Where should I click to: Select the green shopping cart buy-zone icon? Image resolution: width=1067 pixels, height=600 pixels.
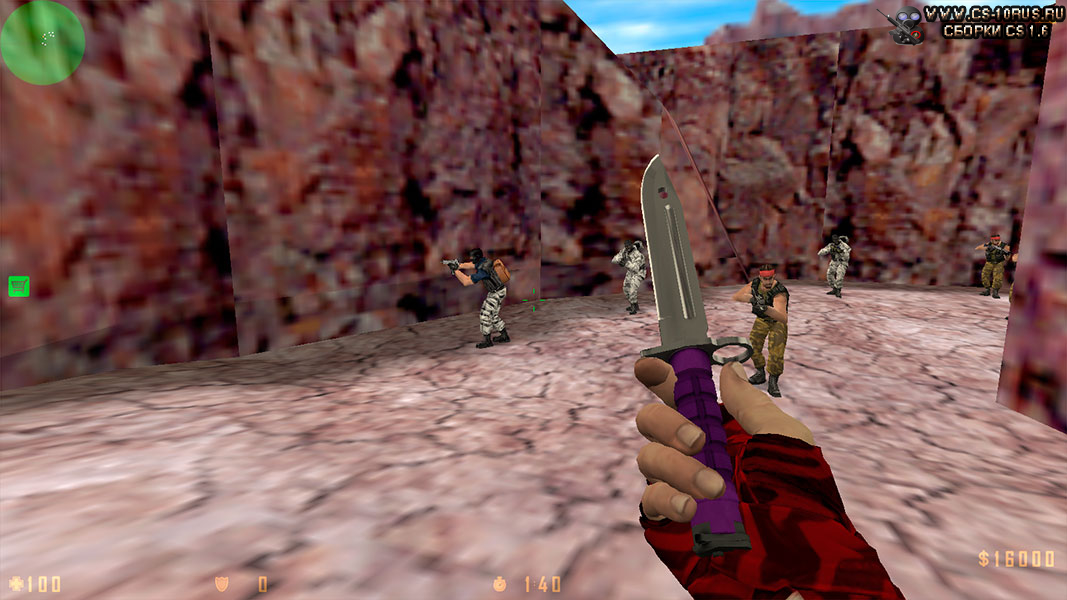18,287
